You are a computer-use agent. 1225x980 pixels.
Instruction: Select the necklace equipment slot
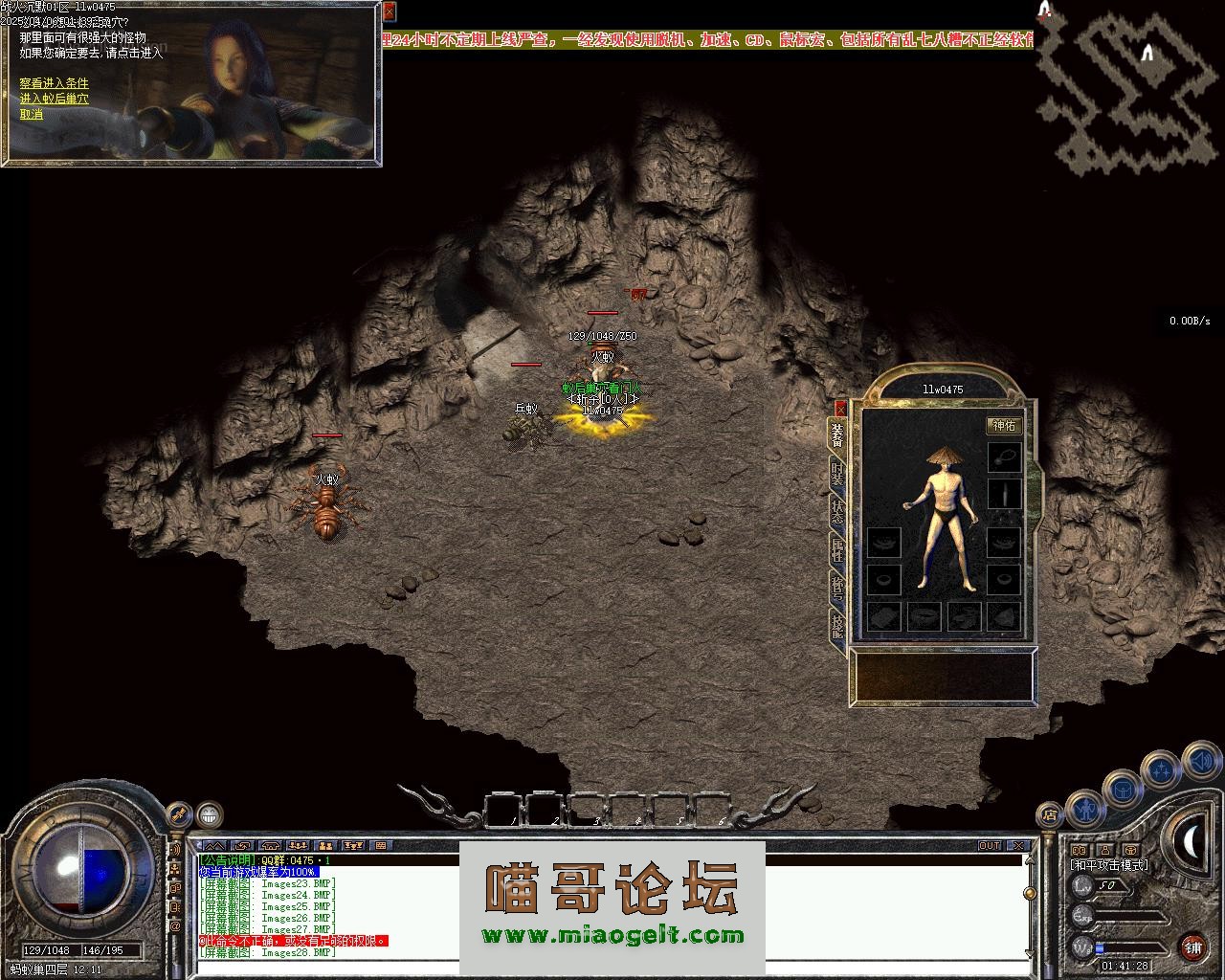[1004, 457]
